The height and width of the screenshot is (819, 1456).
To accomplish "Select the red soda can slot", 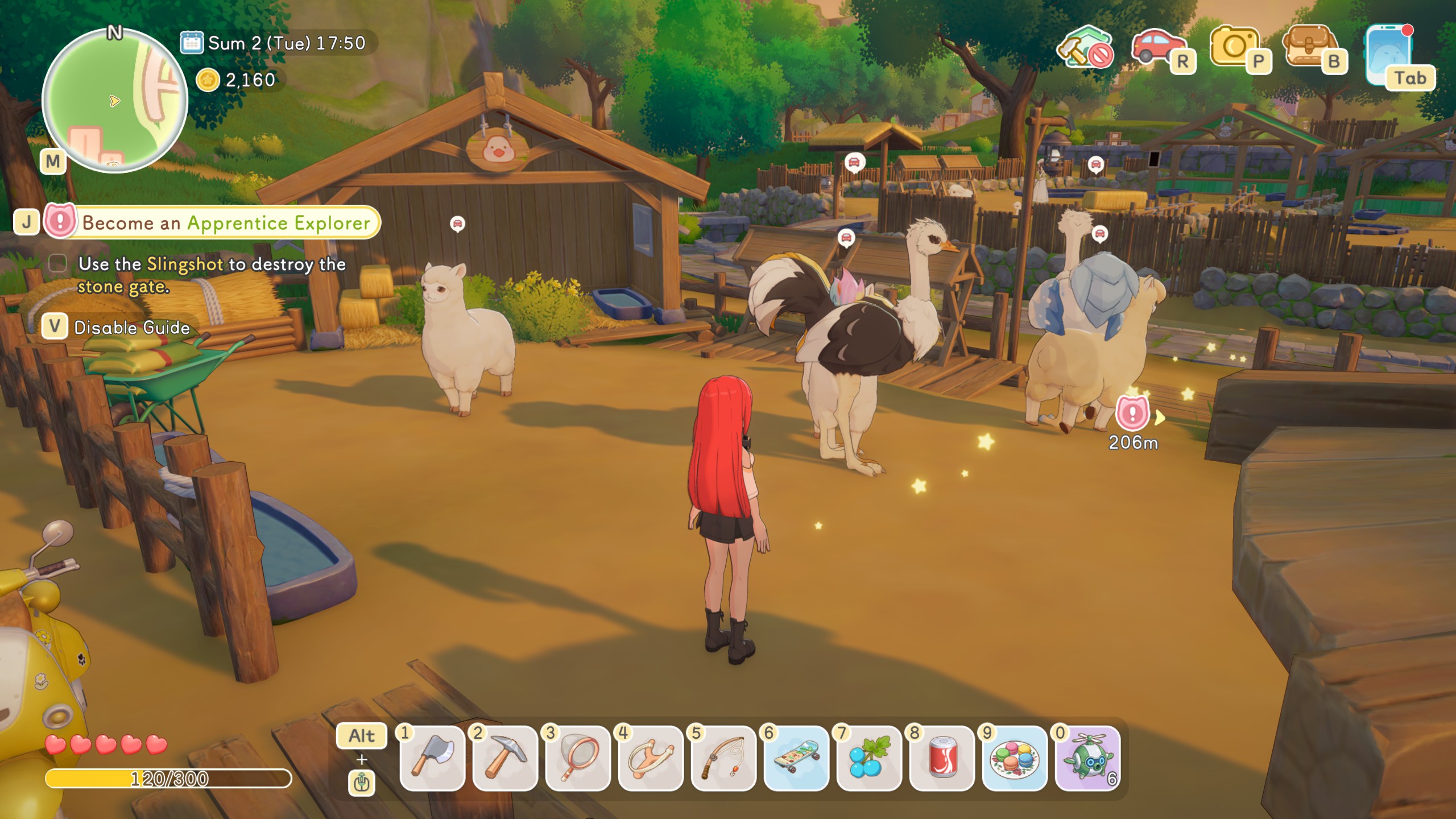I will point(942,758).
